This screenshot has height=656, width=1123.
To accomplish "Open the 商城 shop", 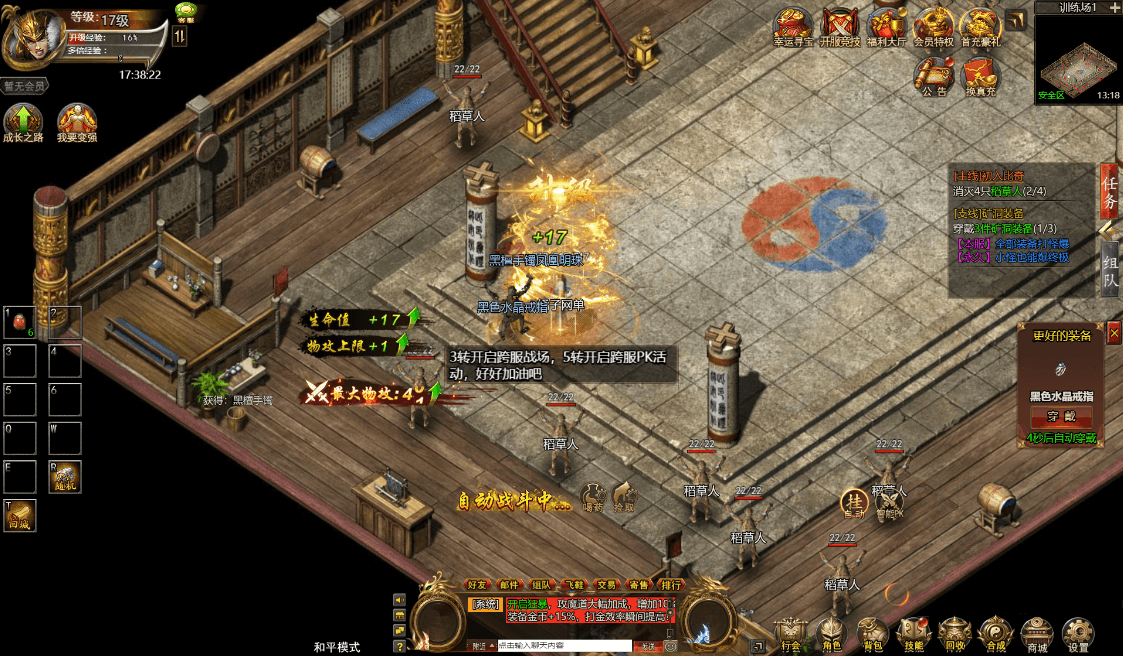I will tap(1036, 633).
